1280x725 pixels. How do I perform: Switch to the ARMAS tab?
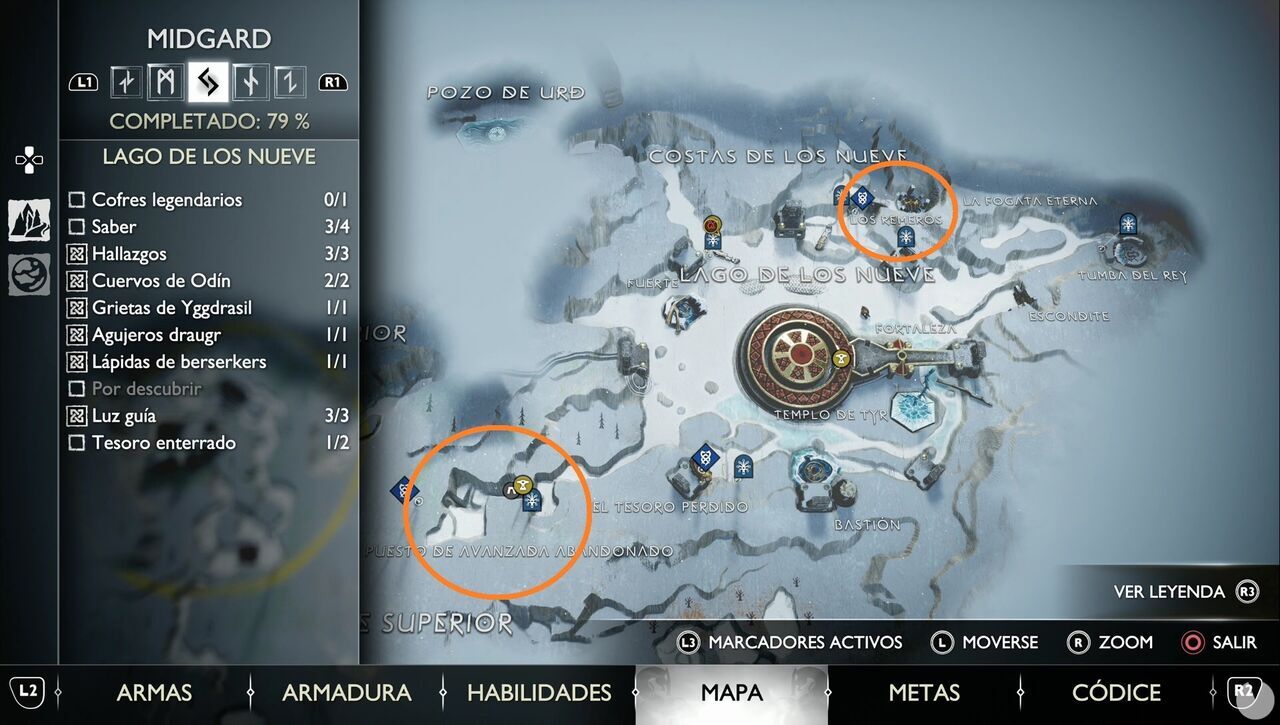tap(155, 692)
